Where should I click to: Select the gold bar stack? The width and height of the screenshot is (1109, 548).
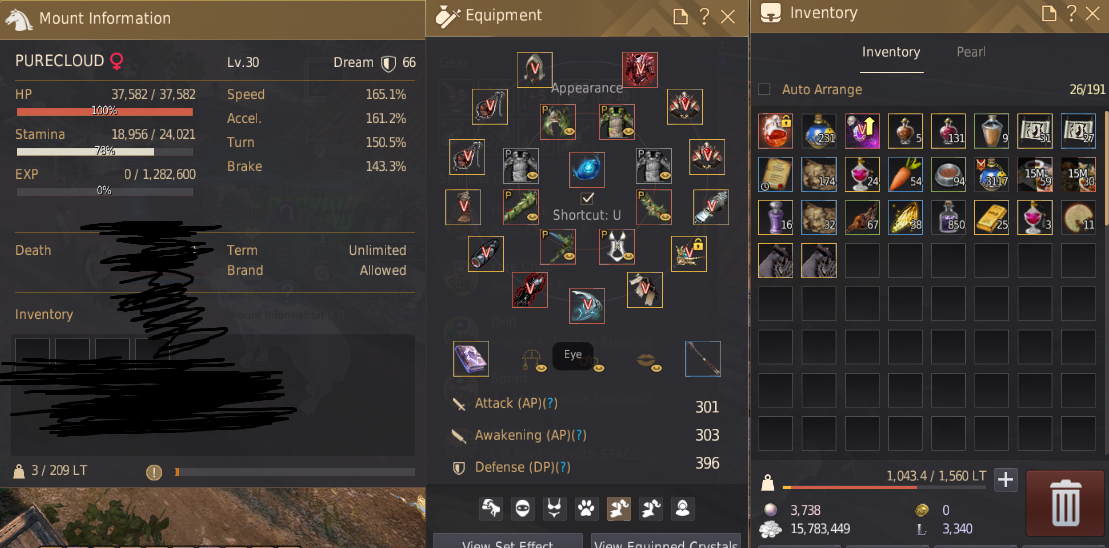point(991,217)
